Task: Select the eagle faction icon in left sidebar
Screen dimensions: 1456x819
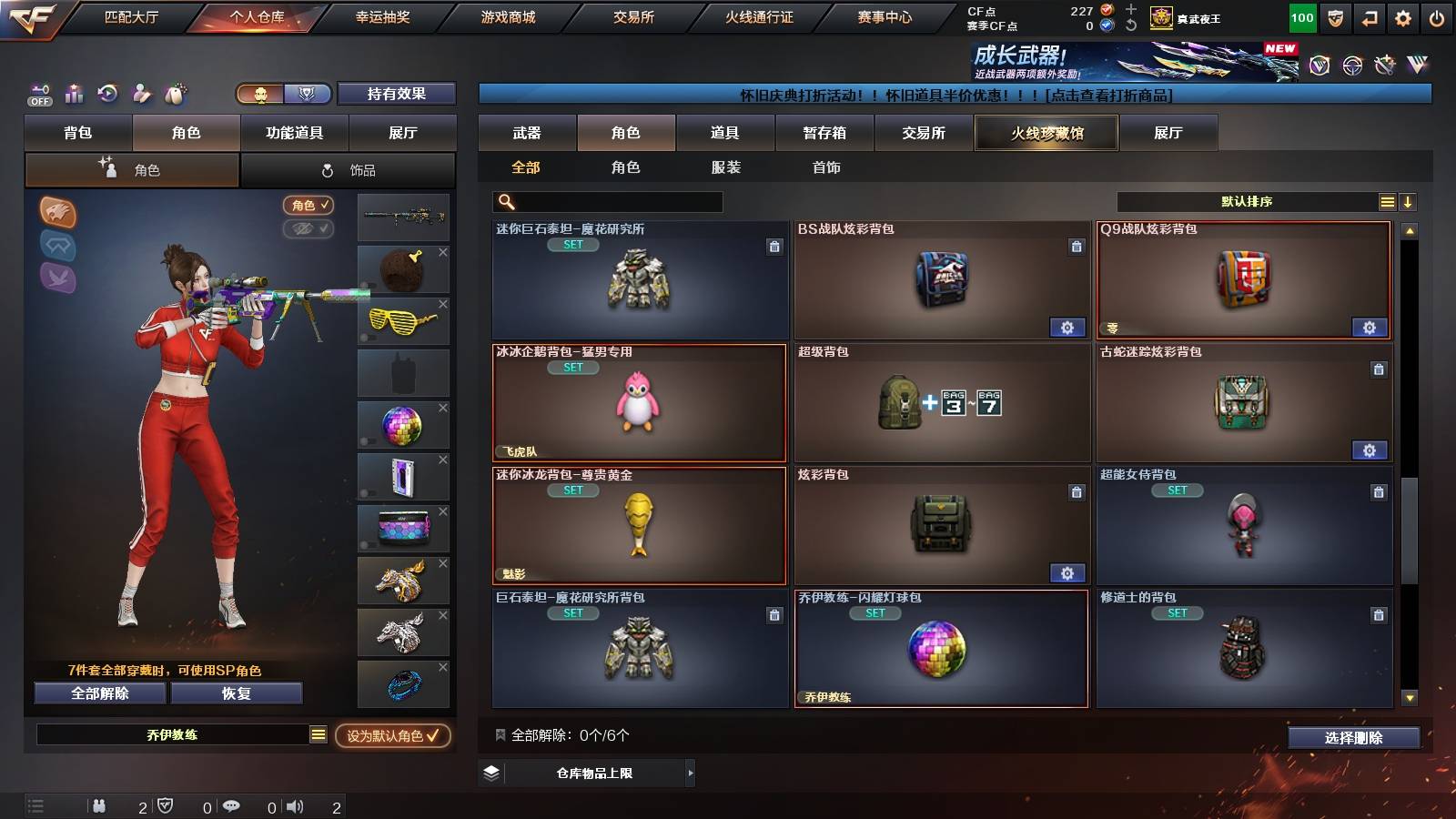Action: pyautogui.click(x=57, y=278)
